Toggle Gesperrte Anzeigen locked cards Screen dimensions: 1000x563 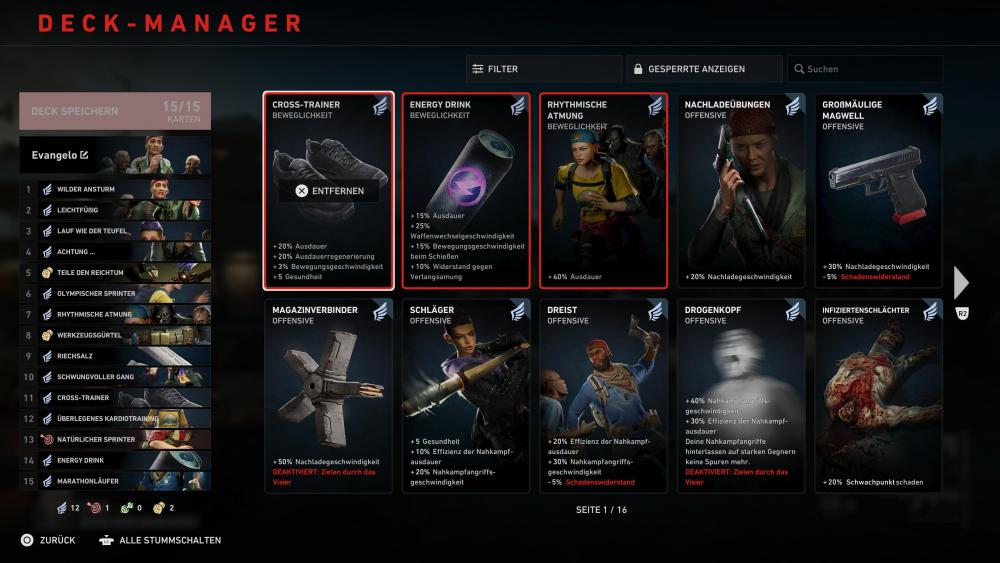coord(704,69)
